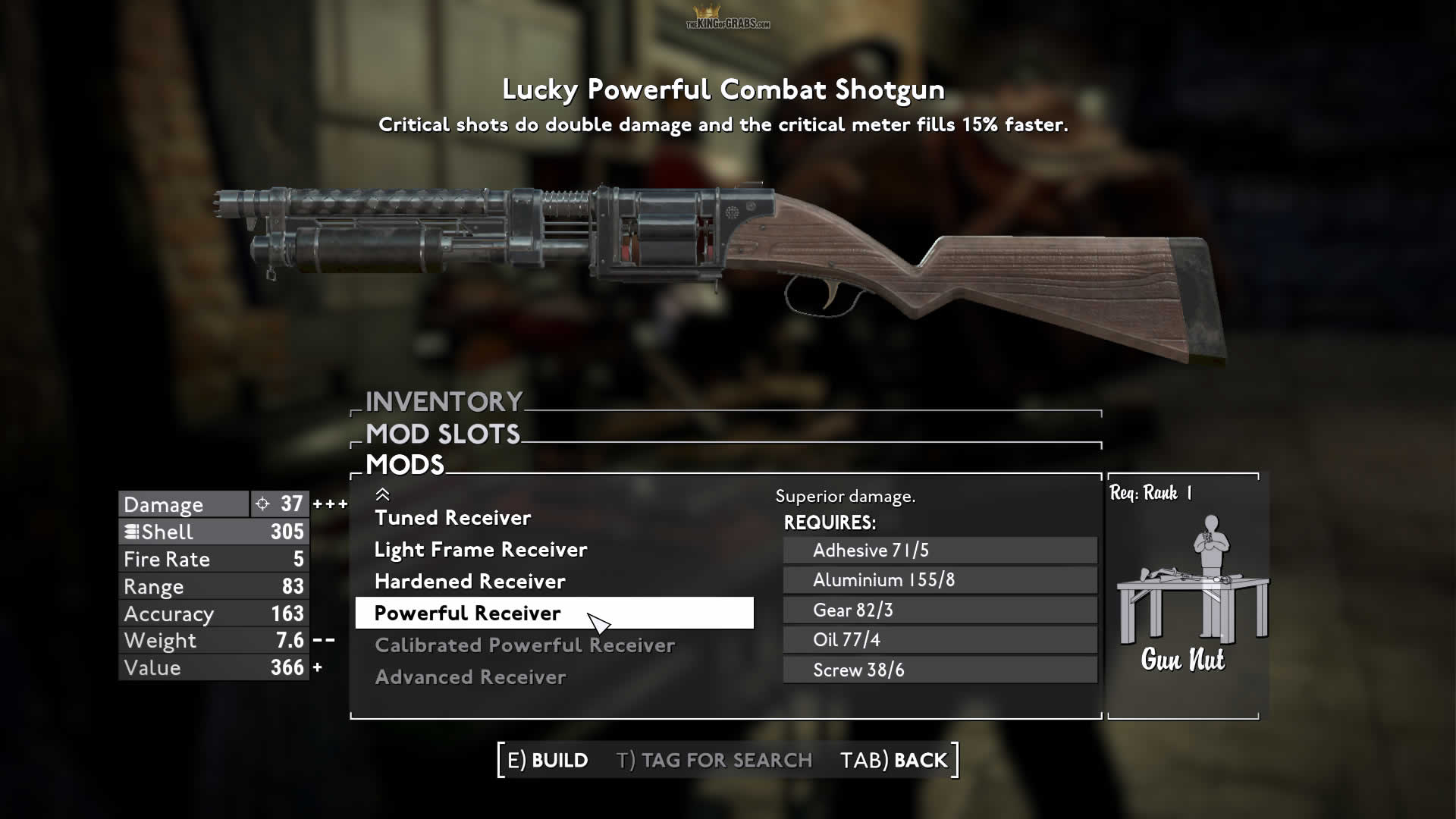Viewport: 1456px width, 819px height.
Task: Select the Gear requirement row
Action: (940, 610)
